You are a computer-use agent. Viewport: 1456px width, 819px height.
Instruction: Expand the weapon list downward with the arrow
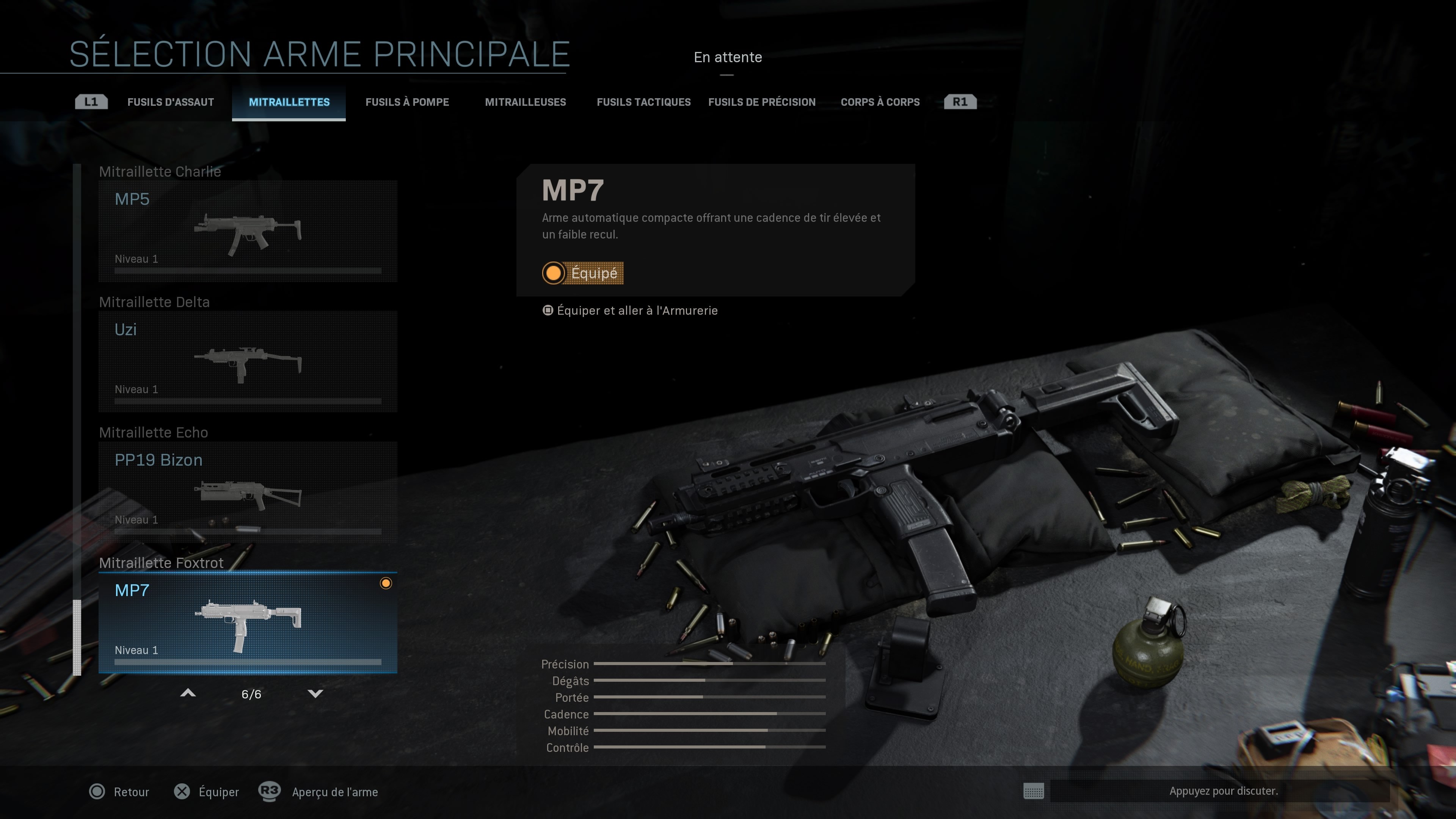317,693
